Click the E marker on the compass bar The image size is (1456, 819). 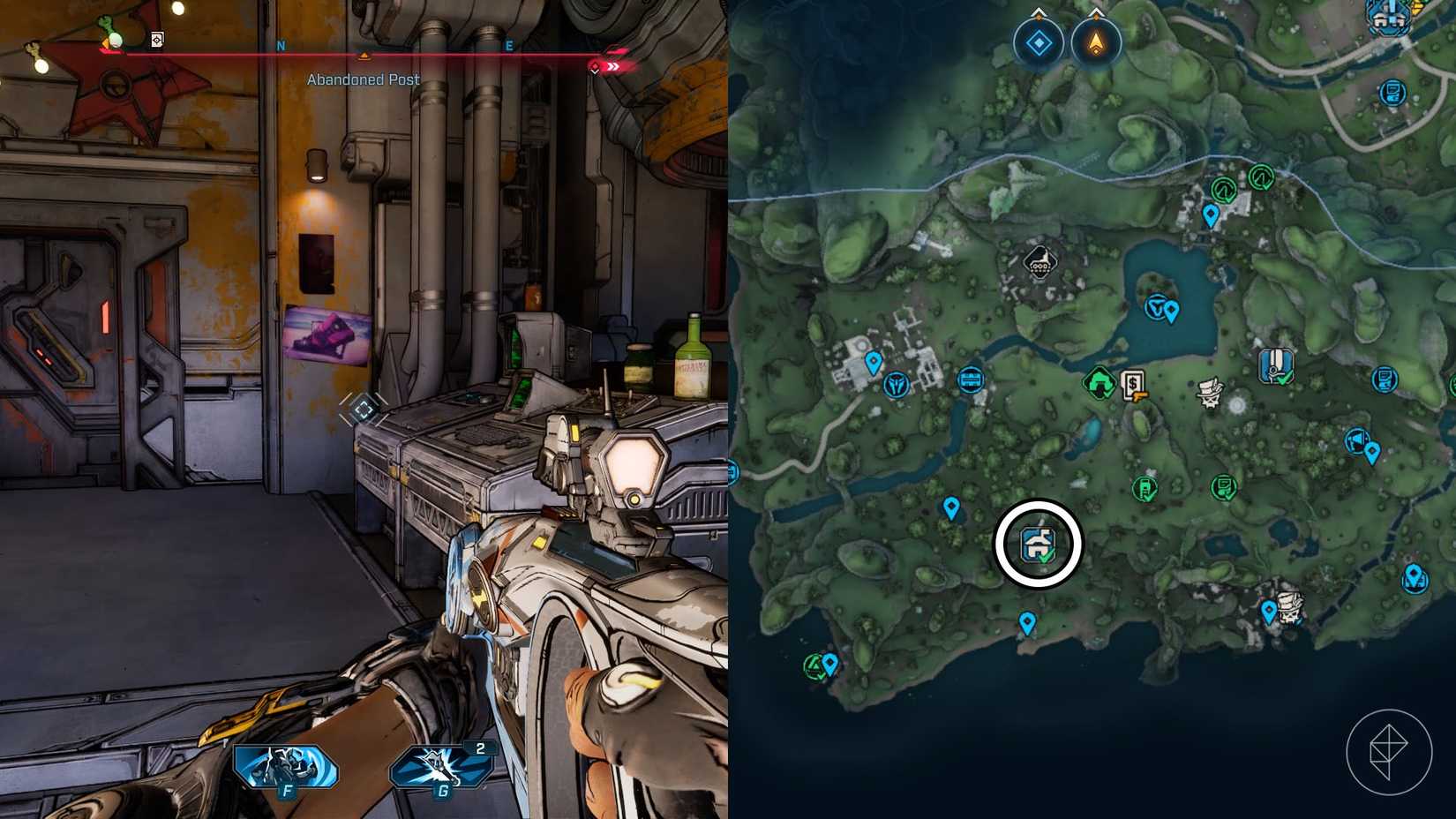[x=509, y=47]
